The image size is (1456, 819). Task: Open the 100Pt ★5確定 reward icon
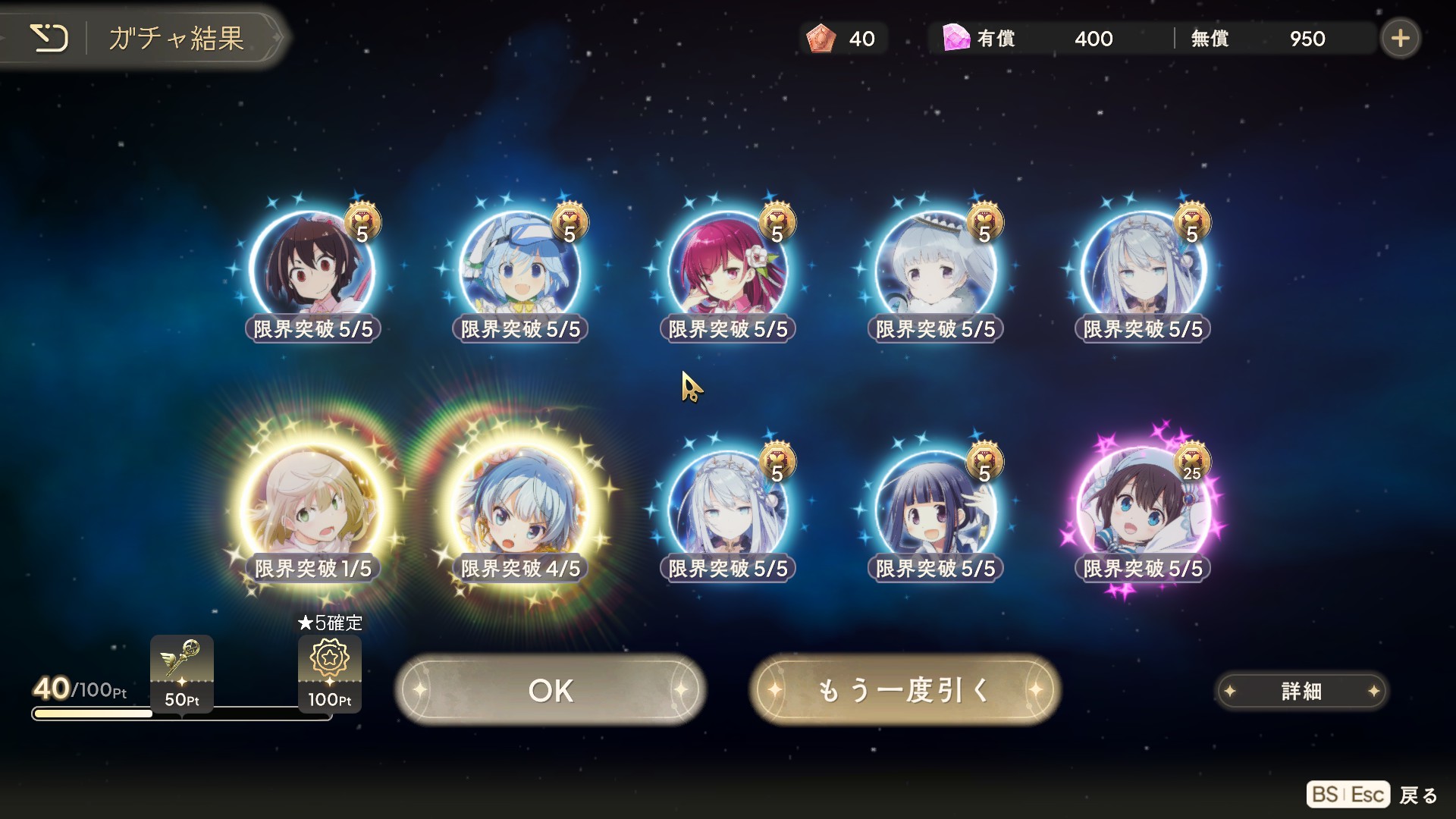tap(330, 671)
